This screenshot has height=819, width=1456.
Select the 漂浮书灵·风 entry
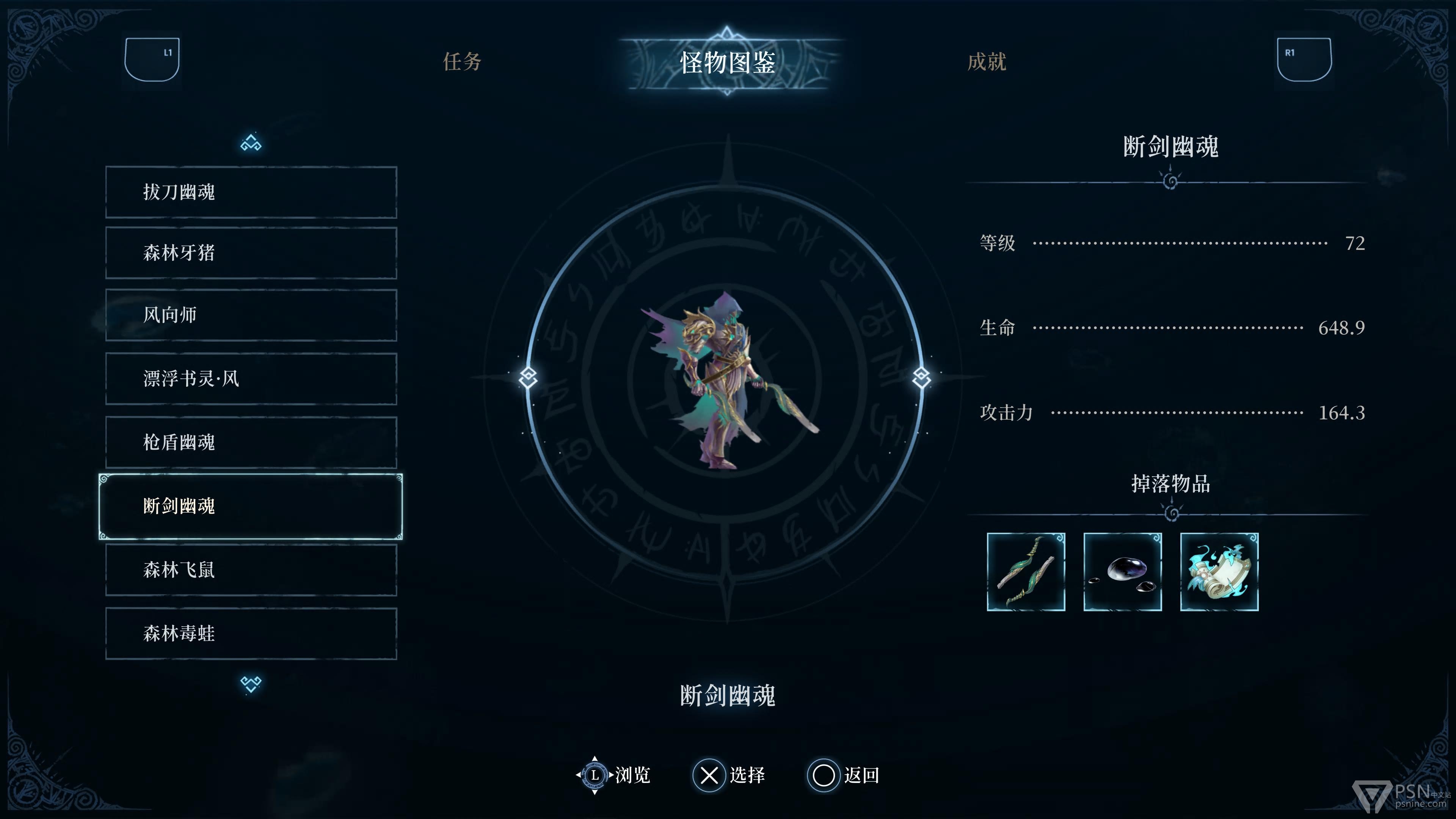(x=251, y=378)
